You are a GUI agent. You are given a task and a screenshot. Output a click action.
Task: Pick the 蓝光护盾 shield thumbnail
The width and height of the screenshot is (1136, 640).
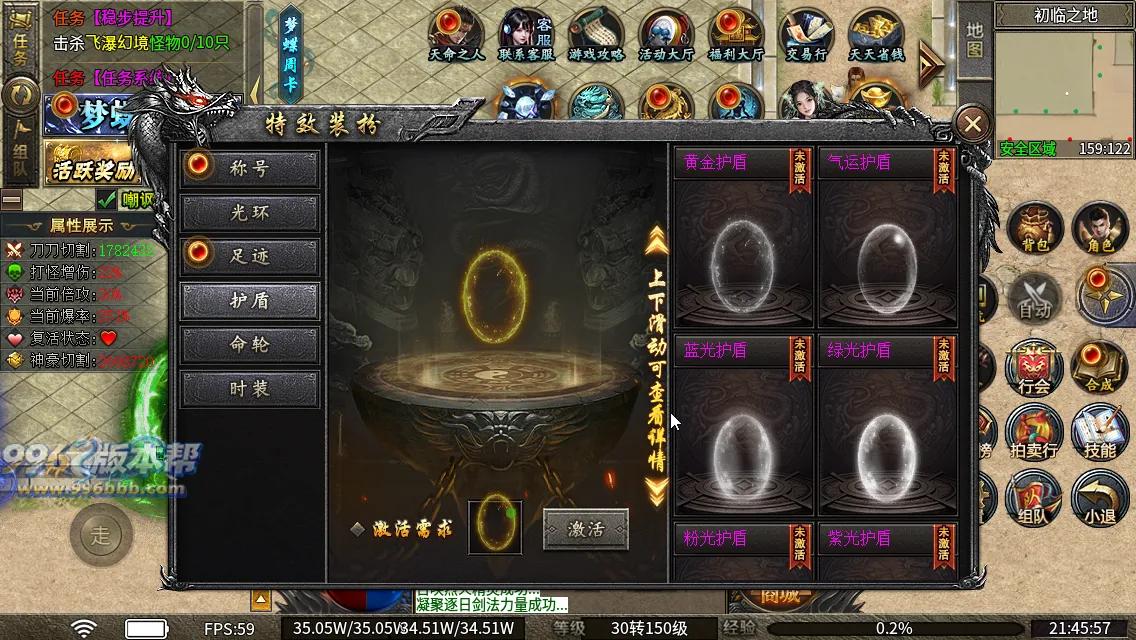(742, 440)
